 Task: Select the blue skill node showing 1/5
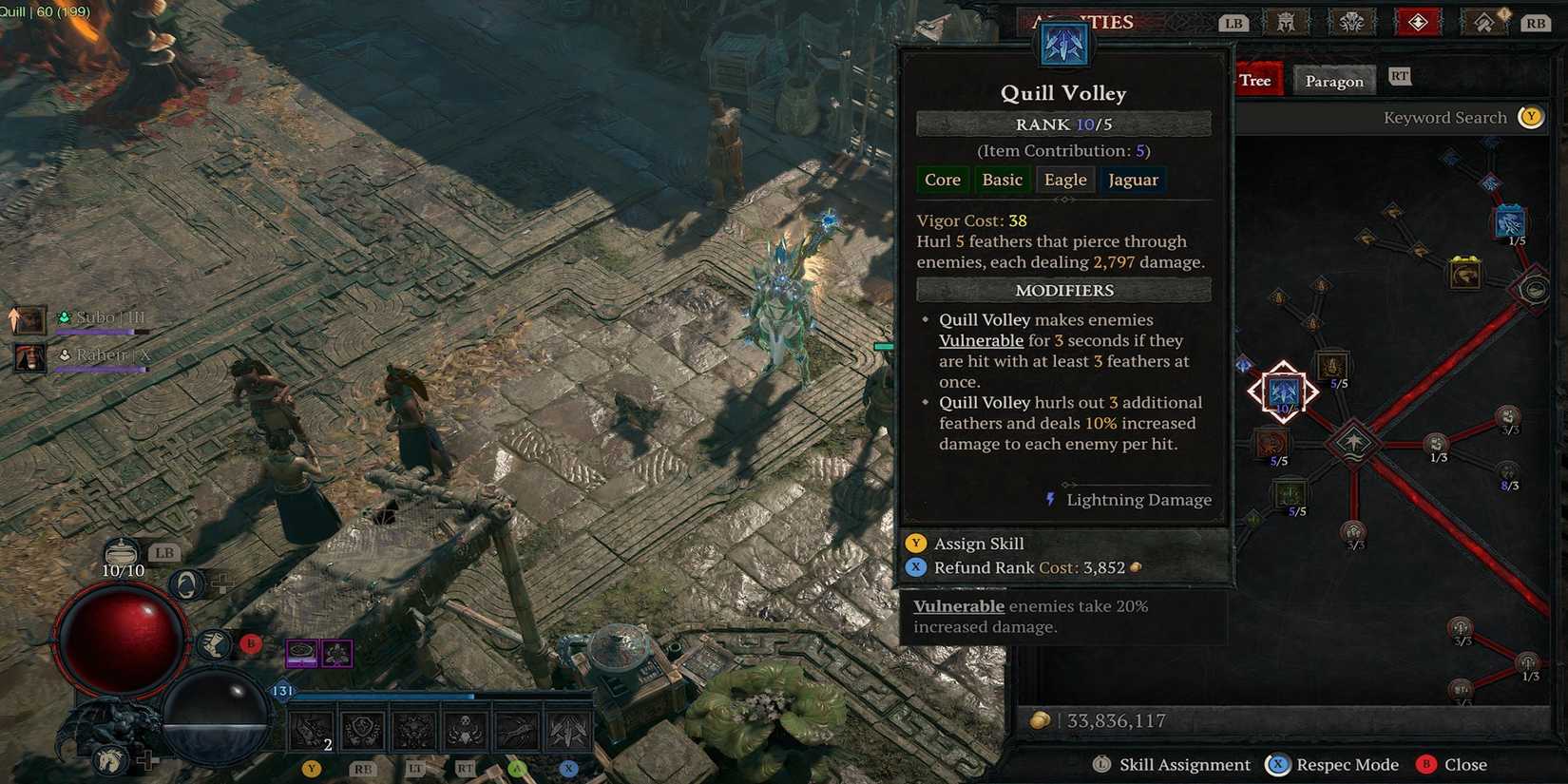click(1509, 222)
